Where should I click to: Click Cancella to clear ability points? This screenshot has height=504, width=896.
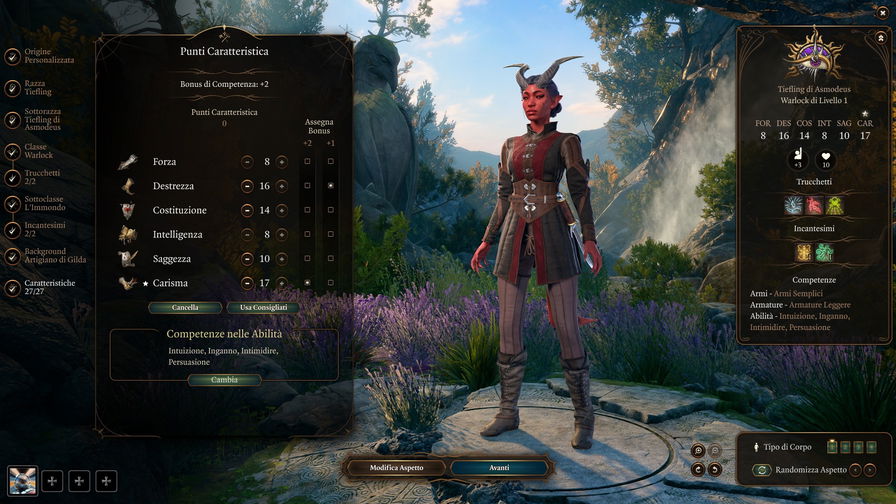click(x=185, y=308)
